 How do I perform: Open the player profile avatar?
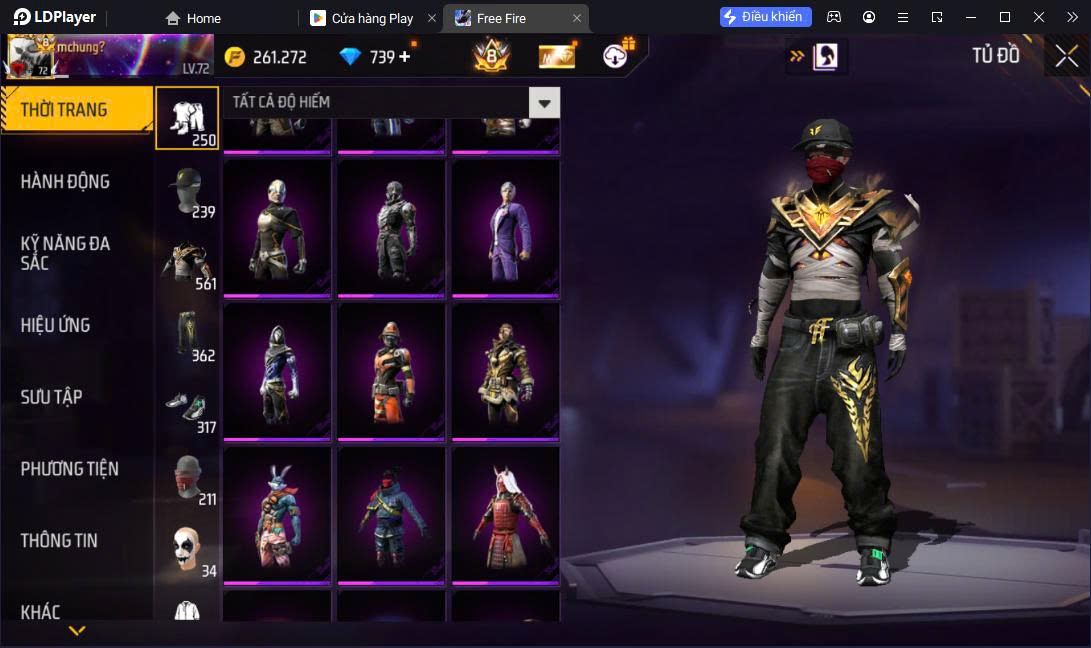pyautogui.click(x=28, y=57)
